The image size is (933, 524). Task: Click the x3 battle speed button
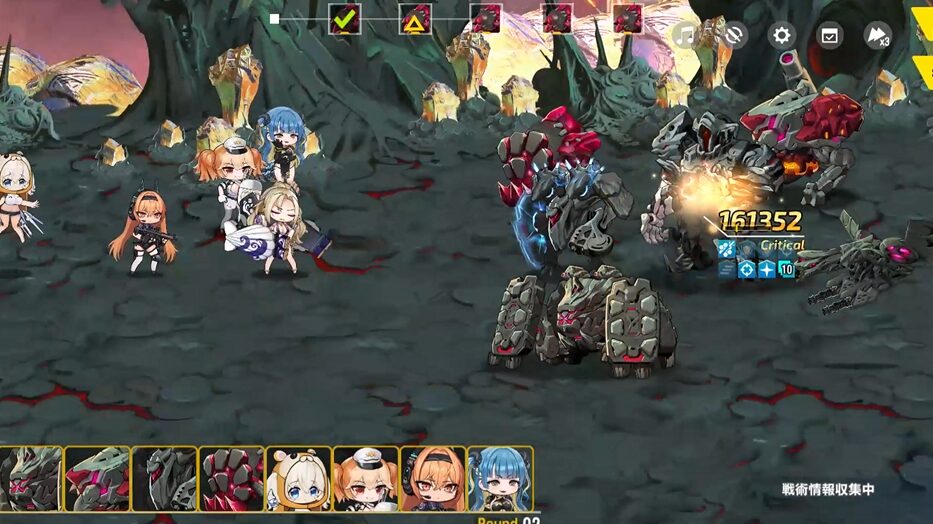877,36
